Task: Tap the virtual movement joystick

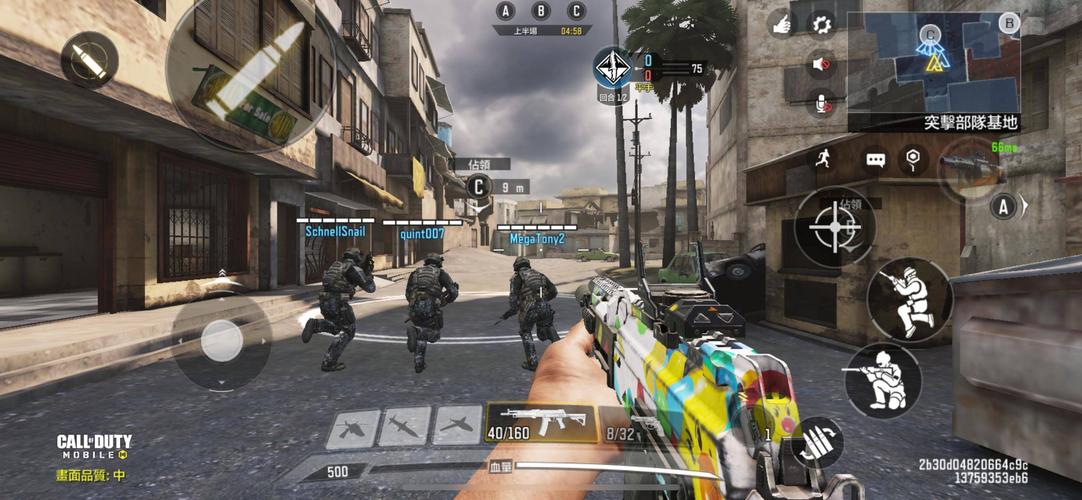Action: pos(221,341)
